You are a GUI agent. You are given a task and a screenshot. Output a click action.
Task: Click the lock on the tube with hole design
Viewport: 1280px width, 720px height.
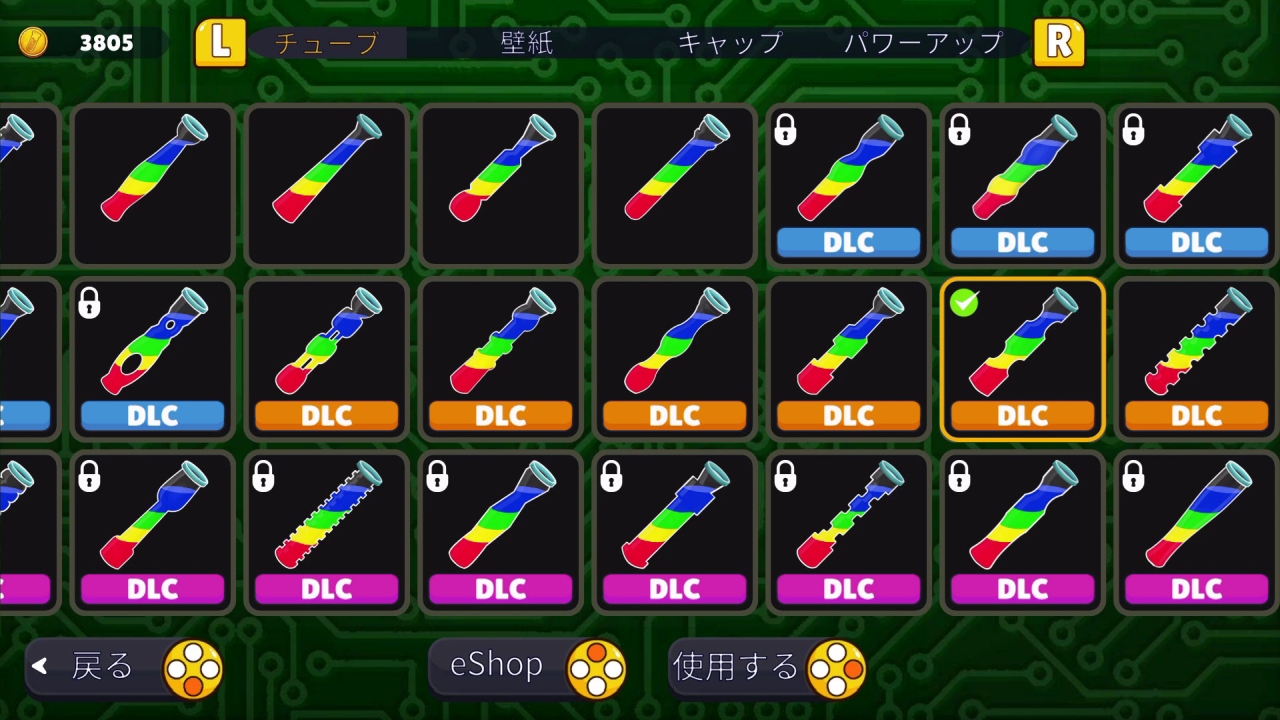(x=89, y=304)
